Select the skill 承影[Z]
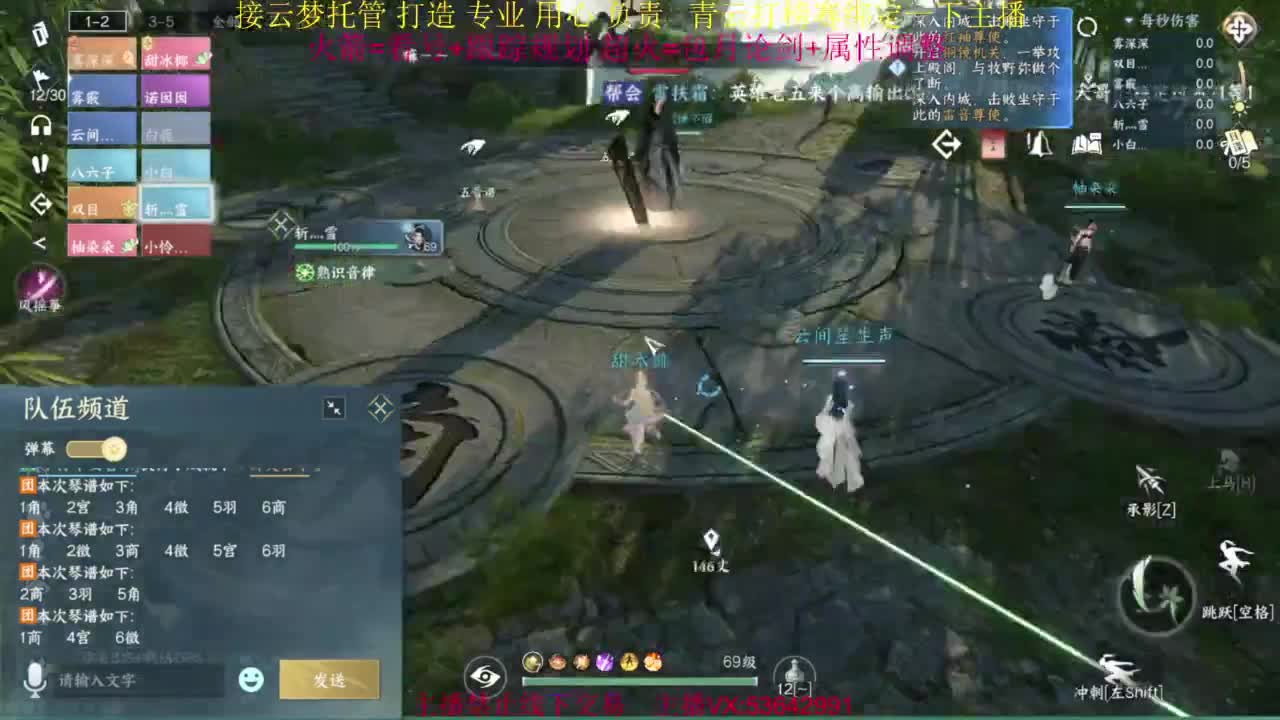This screenshot has width=1280, height=720. click(x=1152, y=481)
